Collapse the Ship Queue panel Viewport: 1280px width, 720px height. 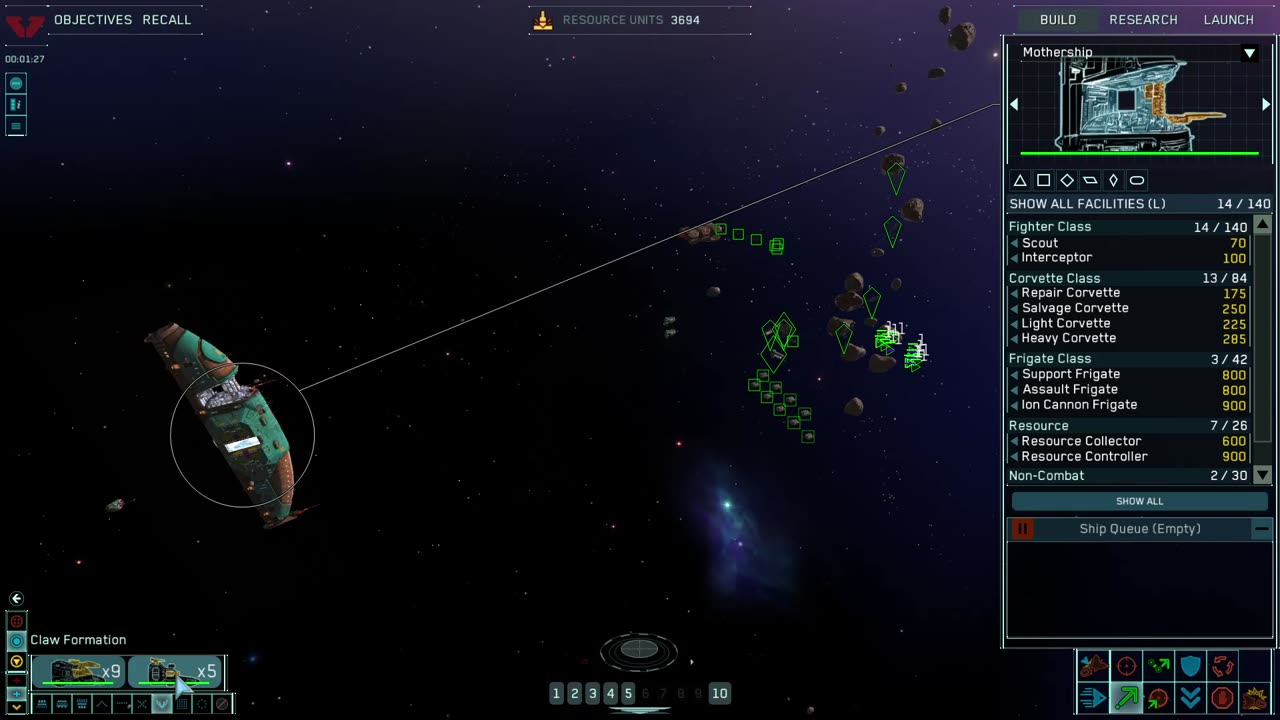(x=1261, y=529)
